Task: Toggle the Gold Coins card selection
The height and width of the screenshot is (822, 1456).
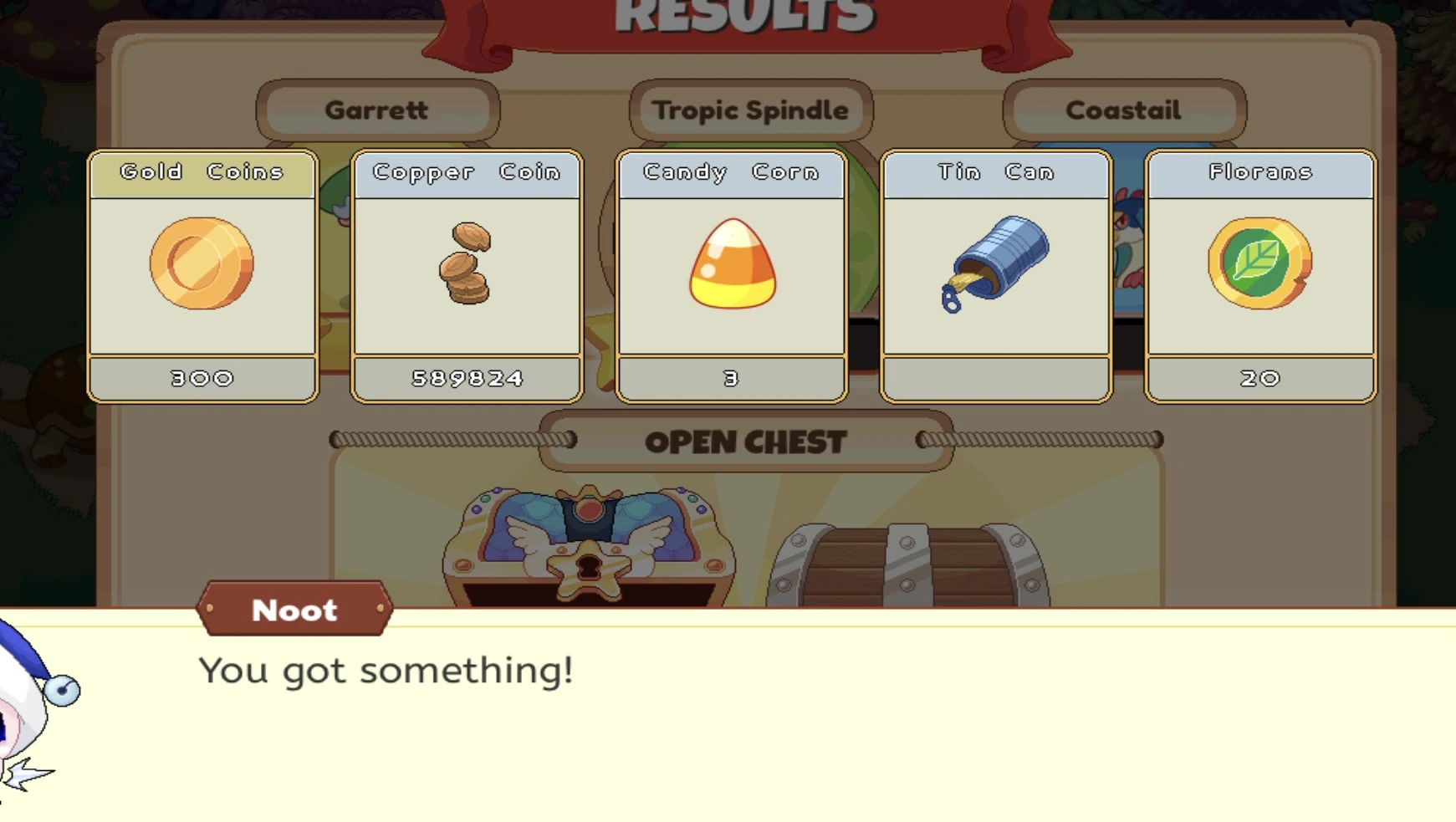Action: 201,276
